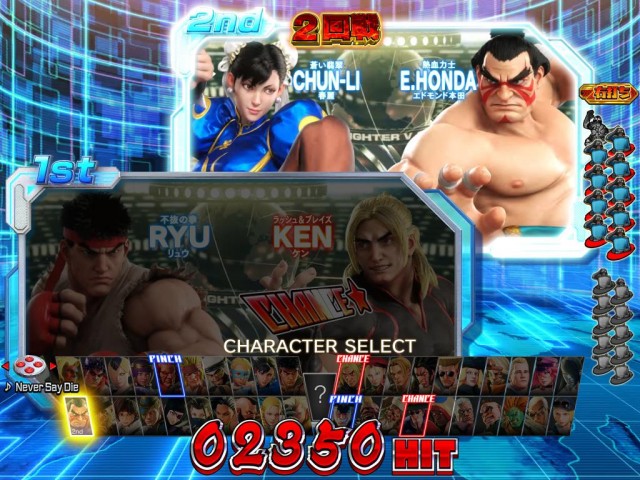Select the gold-highlighted 2nd roster portrait
Screen dimensions: 640x480
(x=77, y=414)
